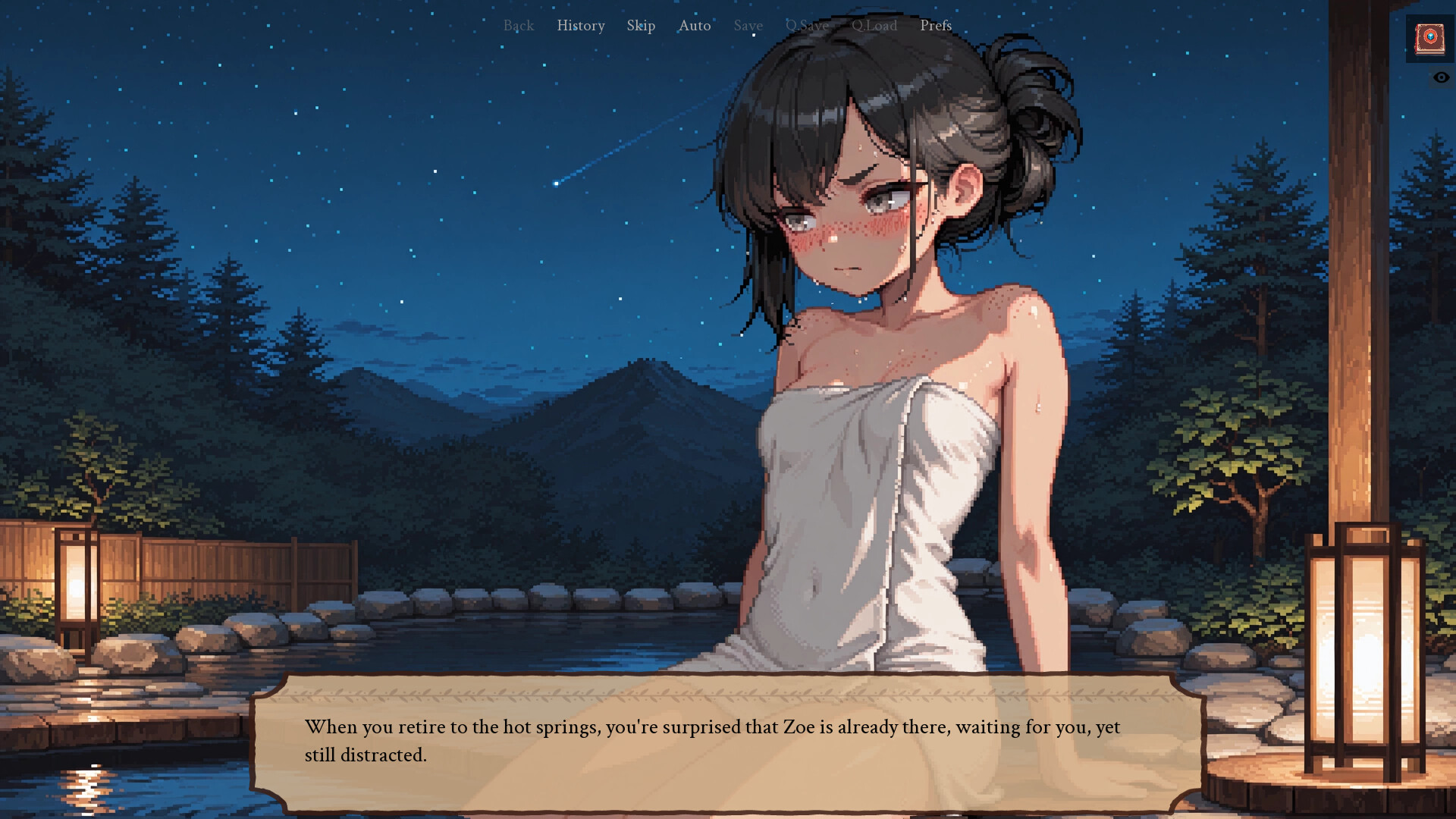The width and height of the screenshot is (1456, 819).
Task: Quick load with Q.Load
Action: click(874, 26)
